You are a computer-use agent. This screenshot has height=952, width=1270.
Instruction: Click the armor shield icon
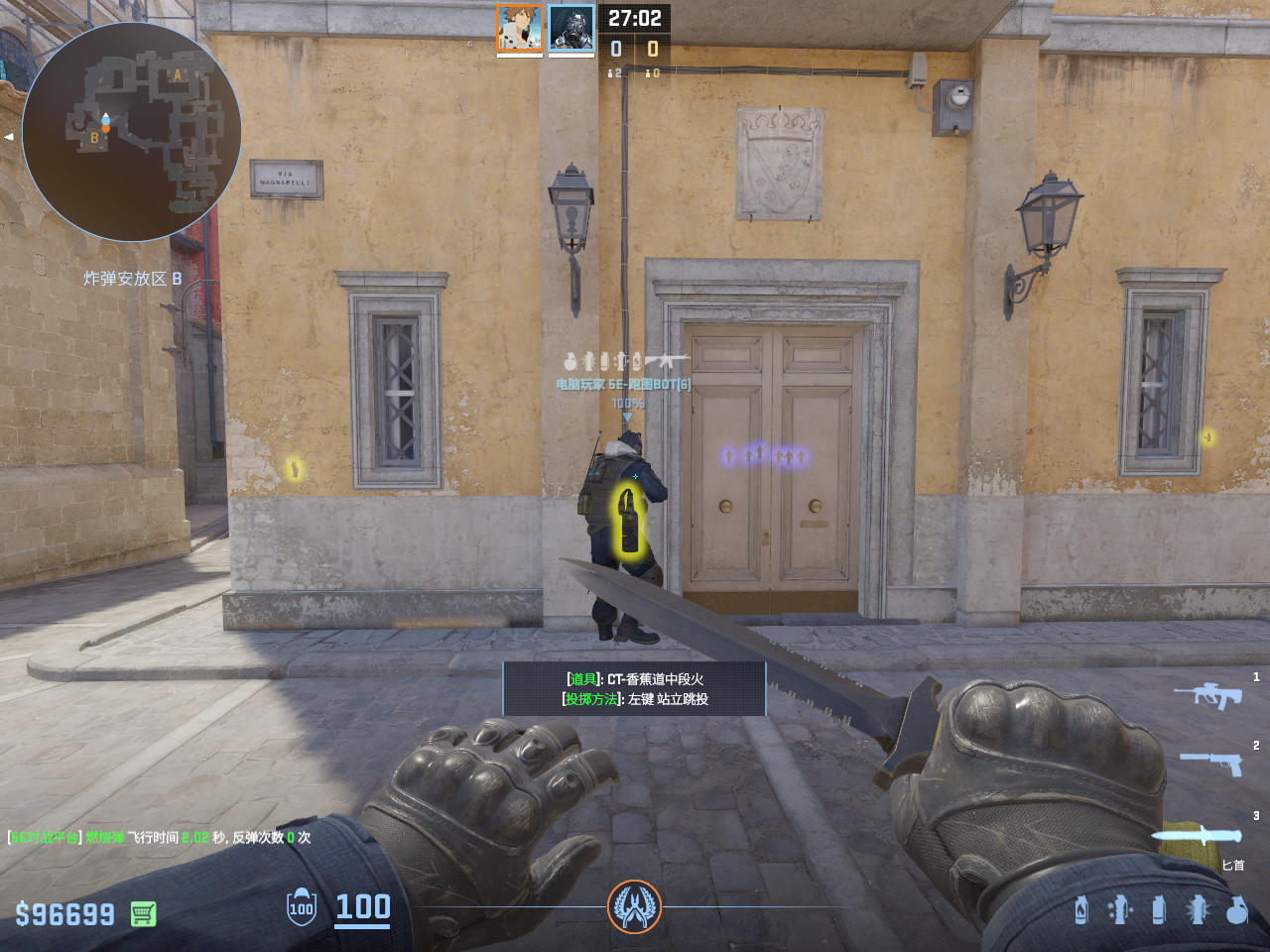[x=302, y=908]
